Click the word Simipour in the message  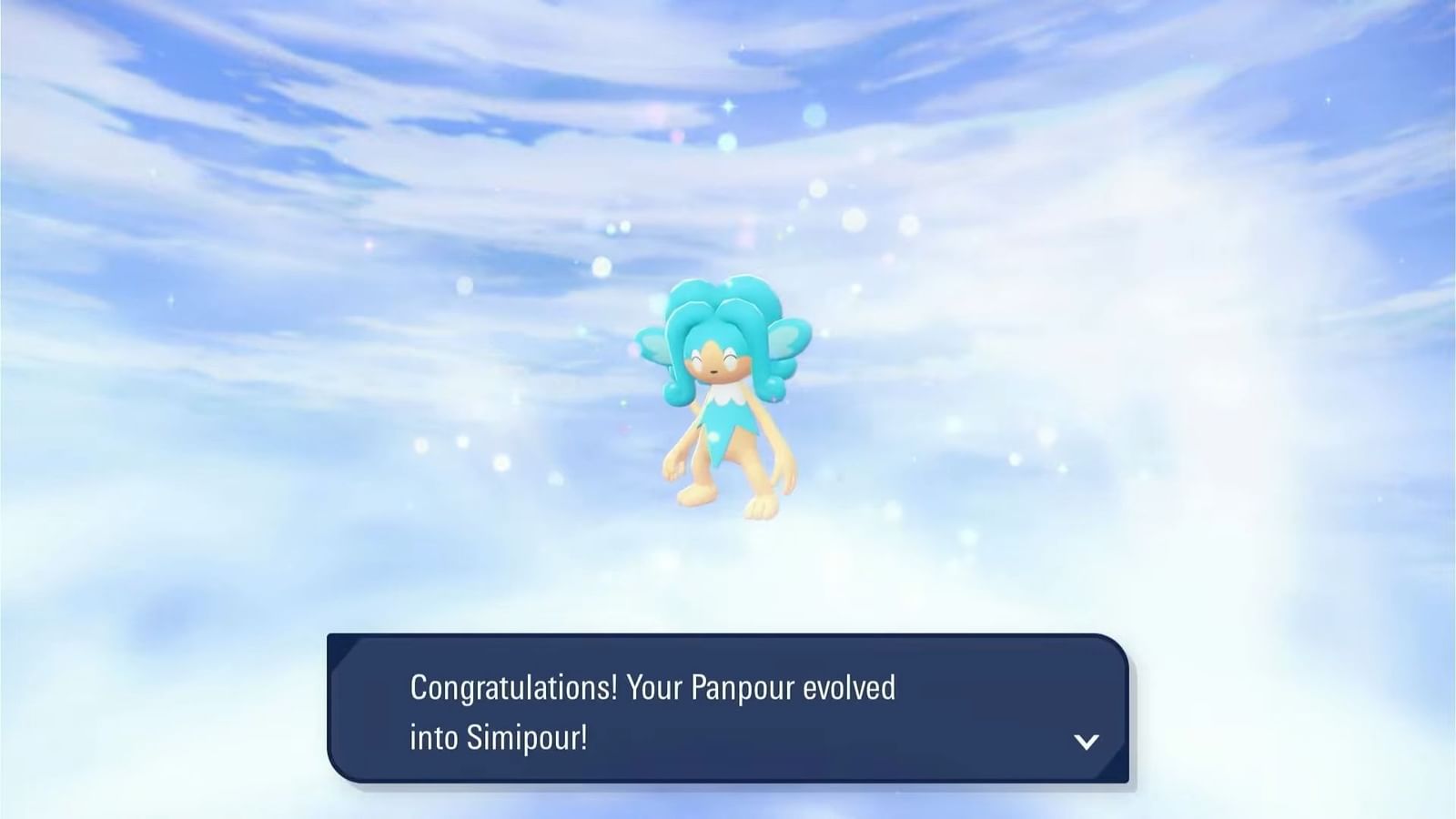pyautogui.click(x=535, y=740)
